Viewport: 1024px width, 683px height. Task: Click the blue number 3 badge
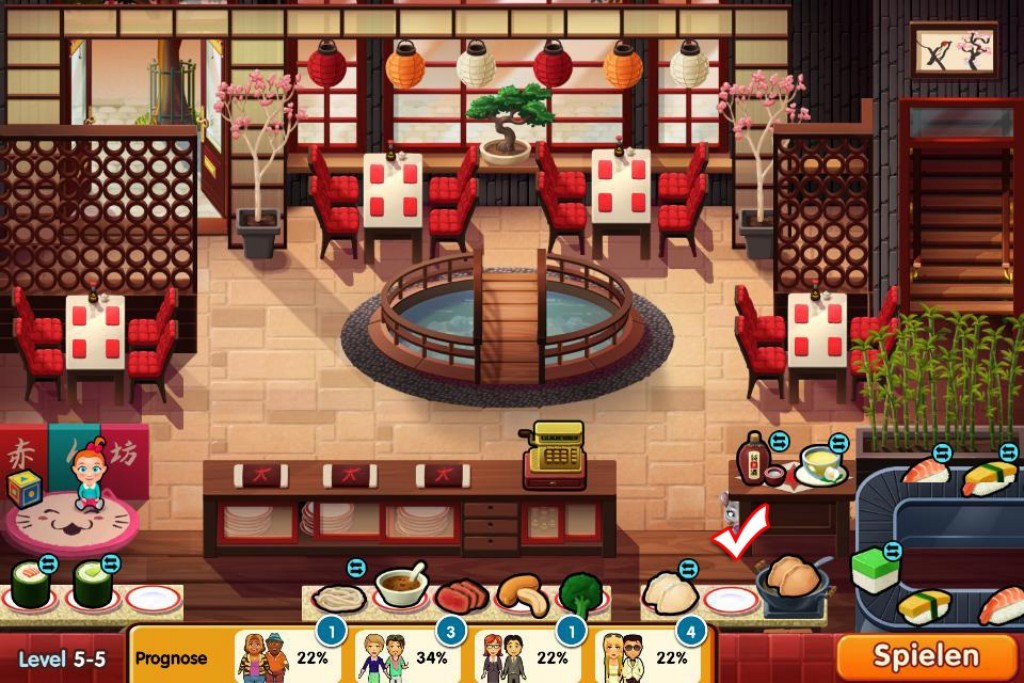pos(451,632)
